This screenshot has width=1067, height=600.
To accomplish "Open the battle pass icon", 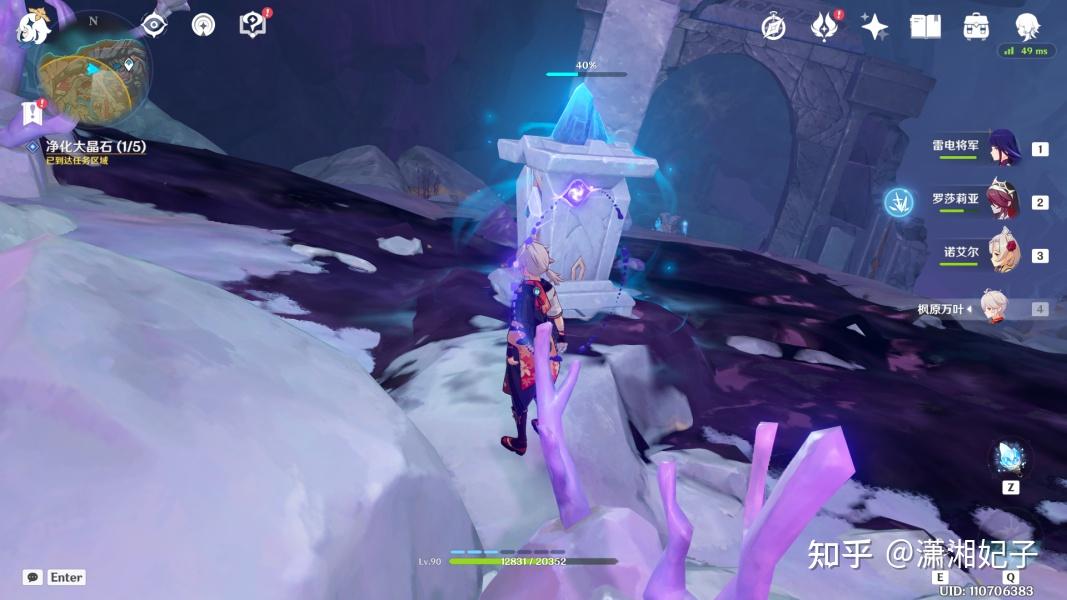I will coord(823,27).
